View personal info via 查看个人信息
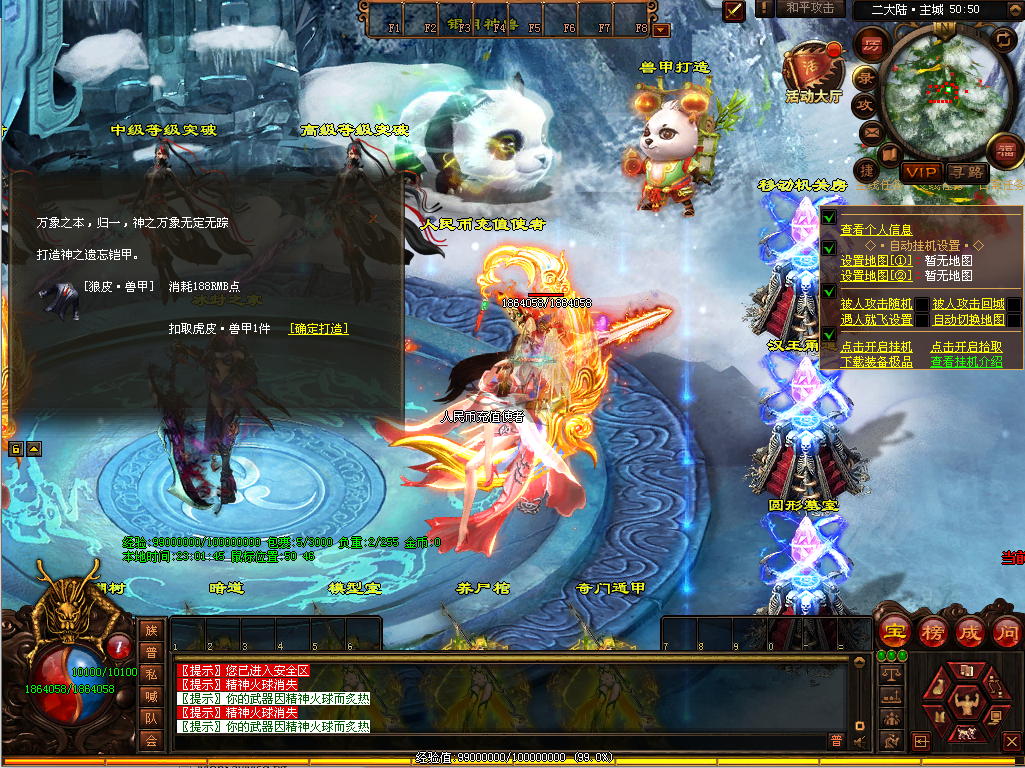Image resolution: width=1025 pixels, height=768 pixels. coord(876,230)
